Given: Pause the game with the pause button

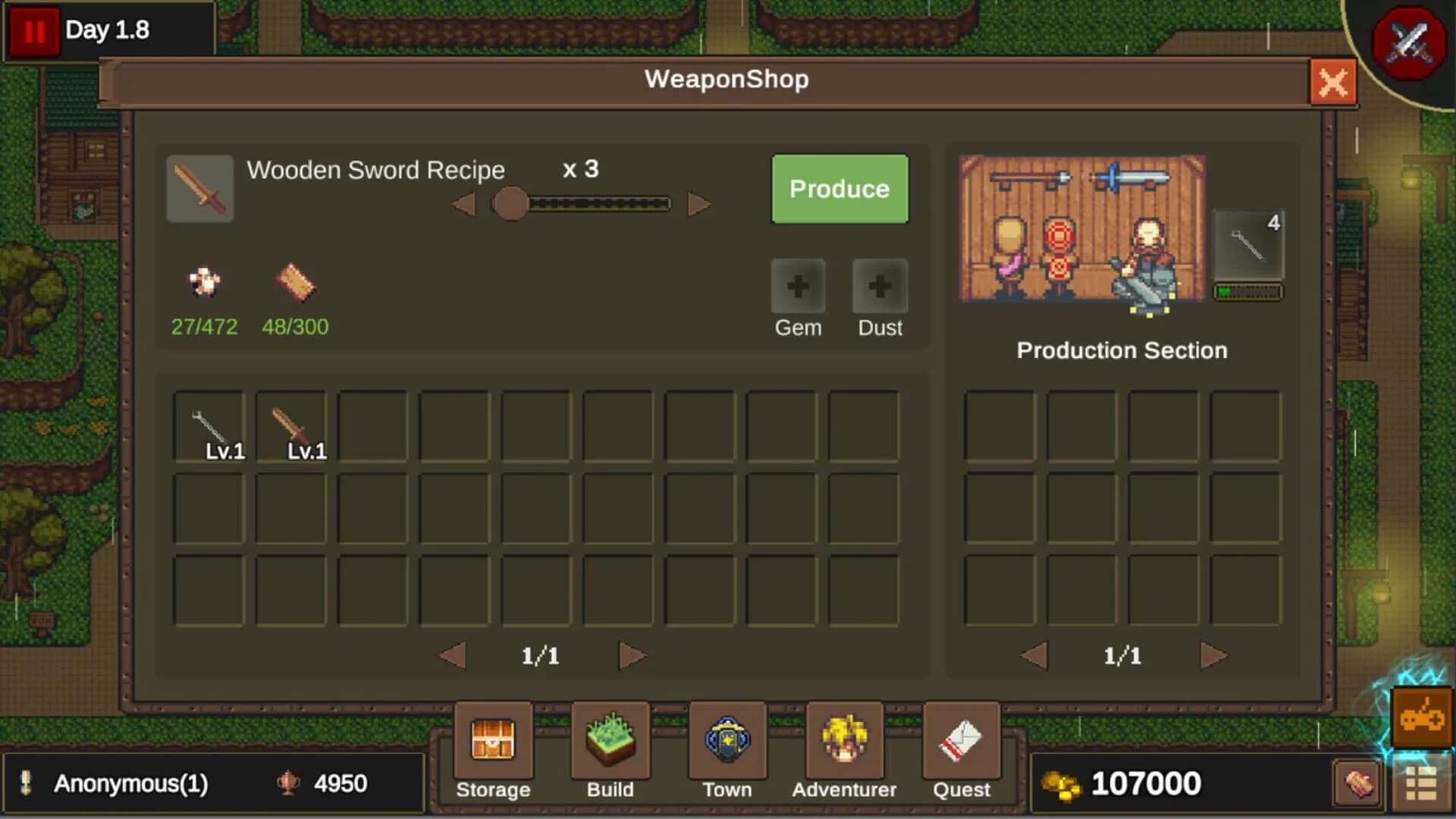Looking at the screenshot, I should click(33, 32).
